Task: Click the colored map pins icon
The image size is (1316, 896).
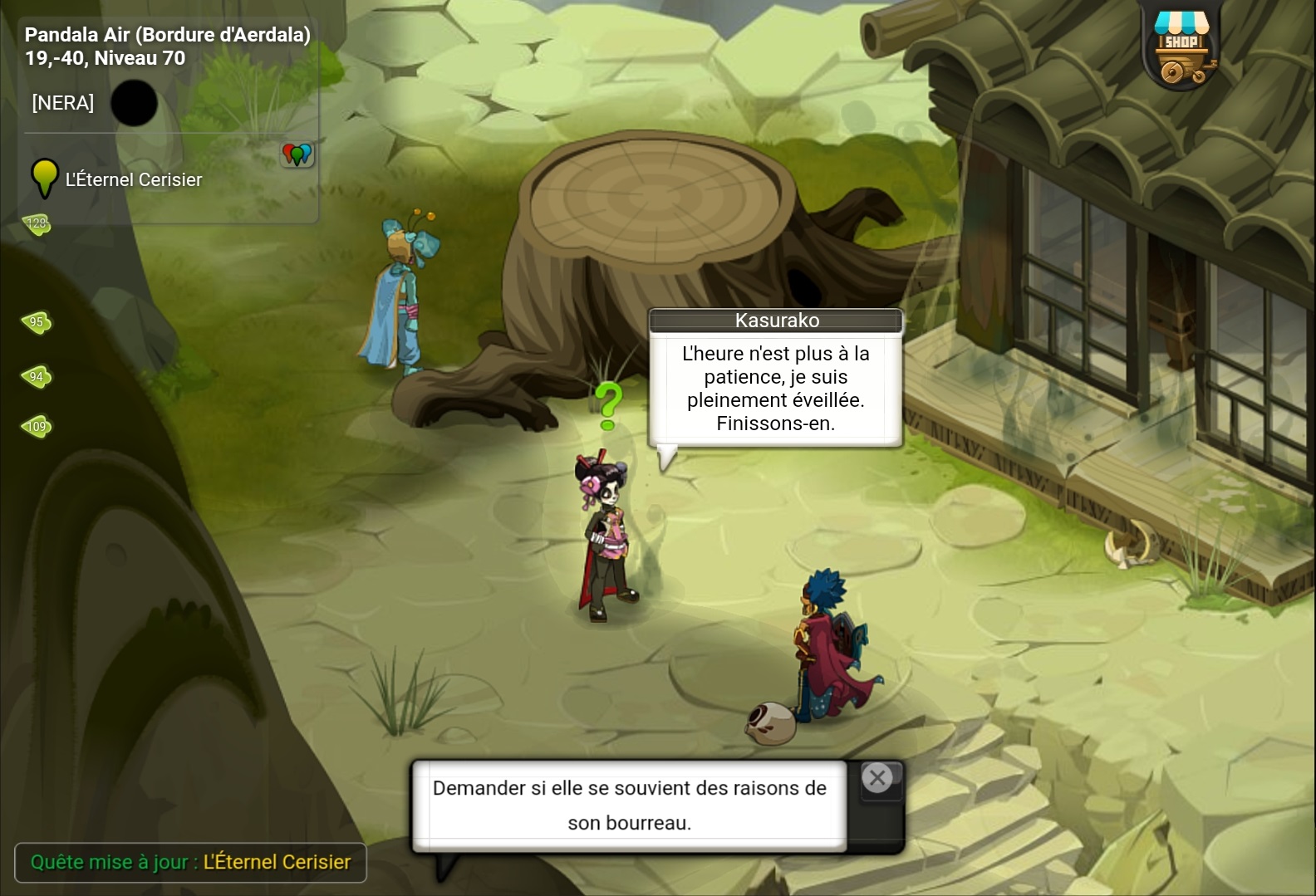Action: point(297,154)
